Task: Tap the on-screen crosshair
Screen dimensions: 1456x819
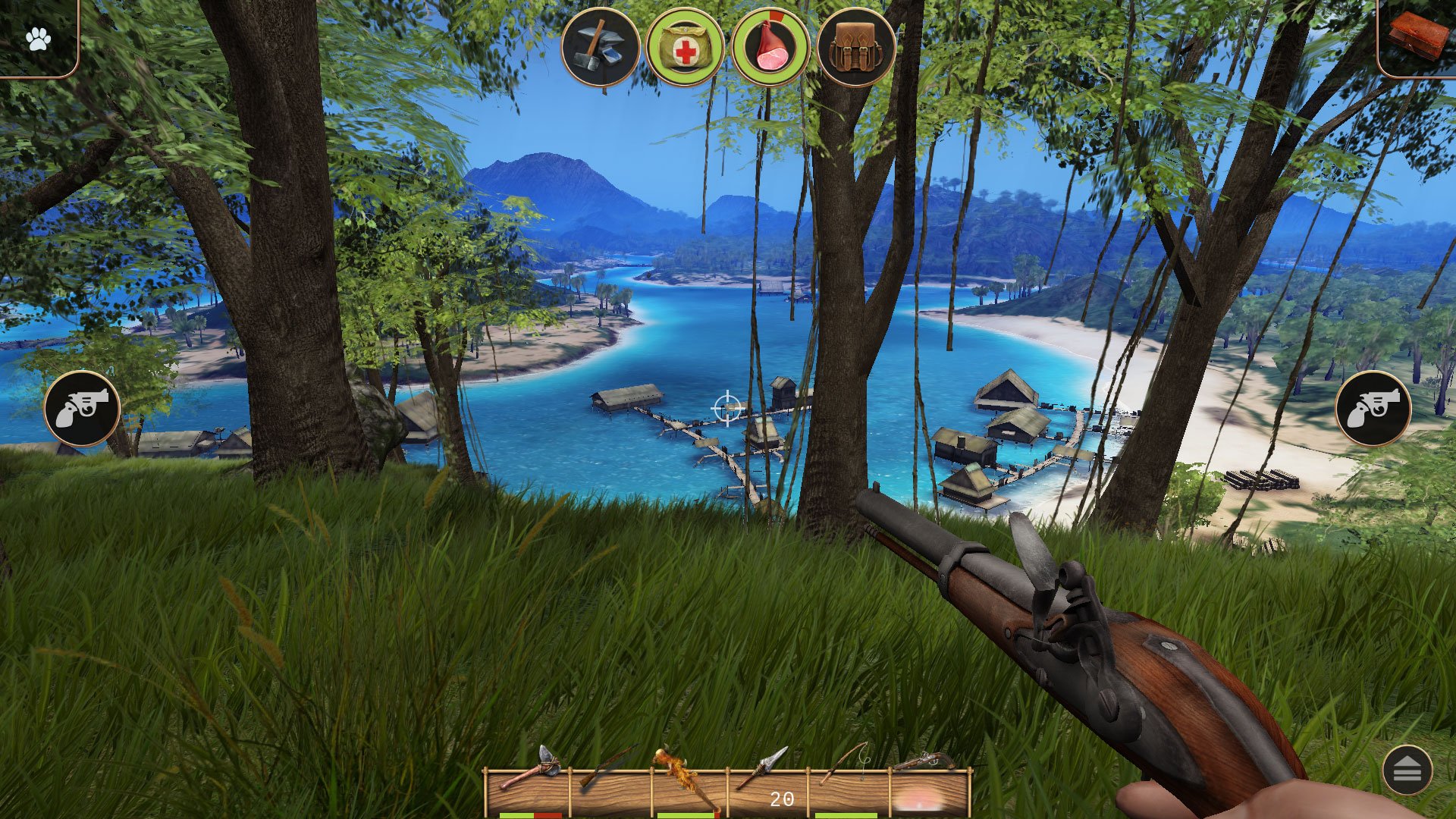Action: 727,409
